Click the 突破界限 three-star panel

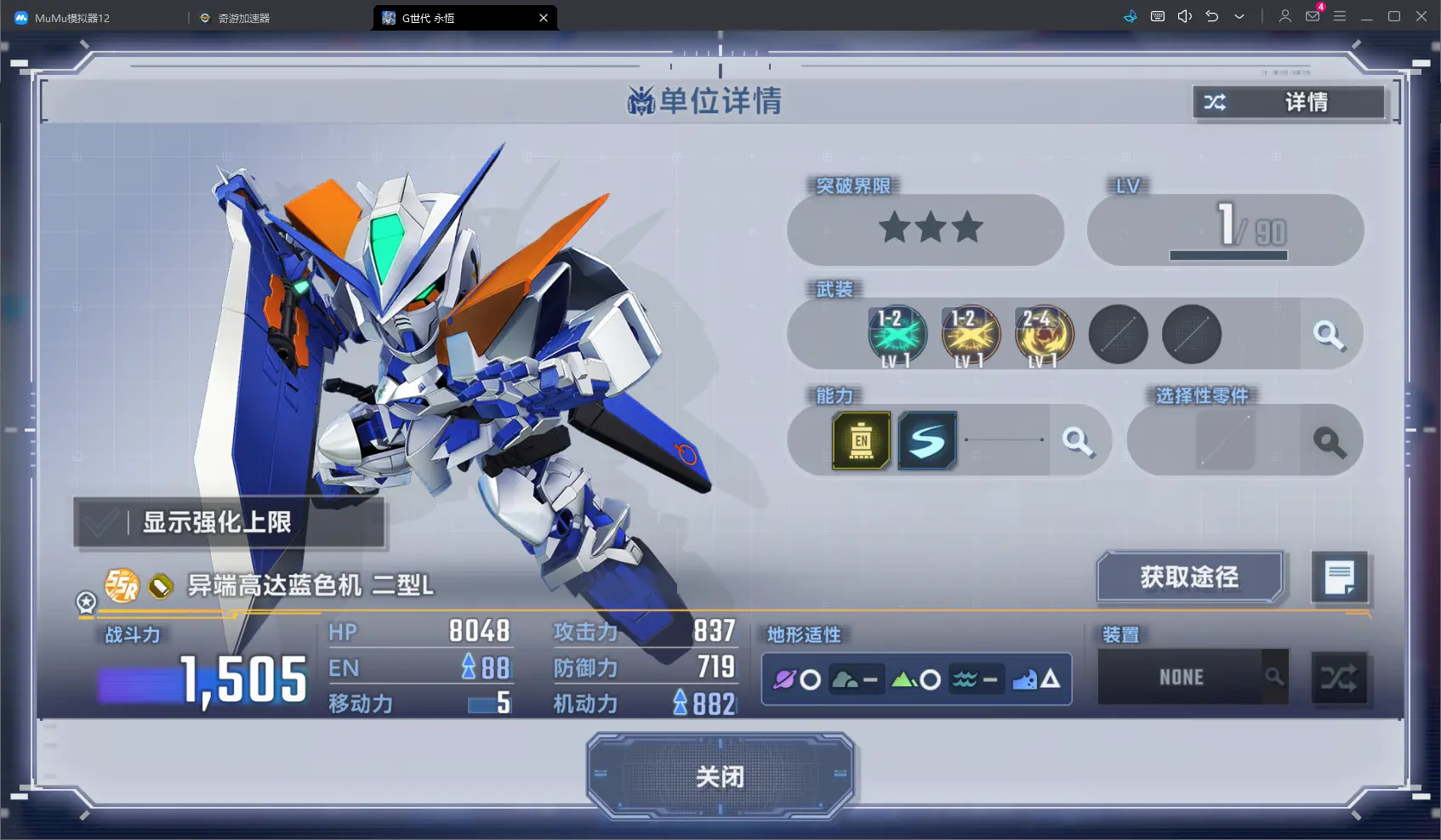click(x=926, y=229)
